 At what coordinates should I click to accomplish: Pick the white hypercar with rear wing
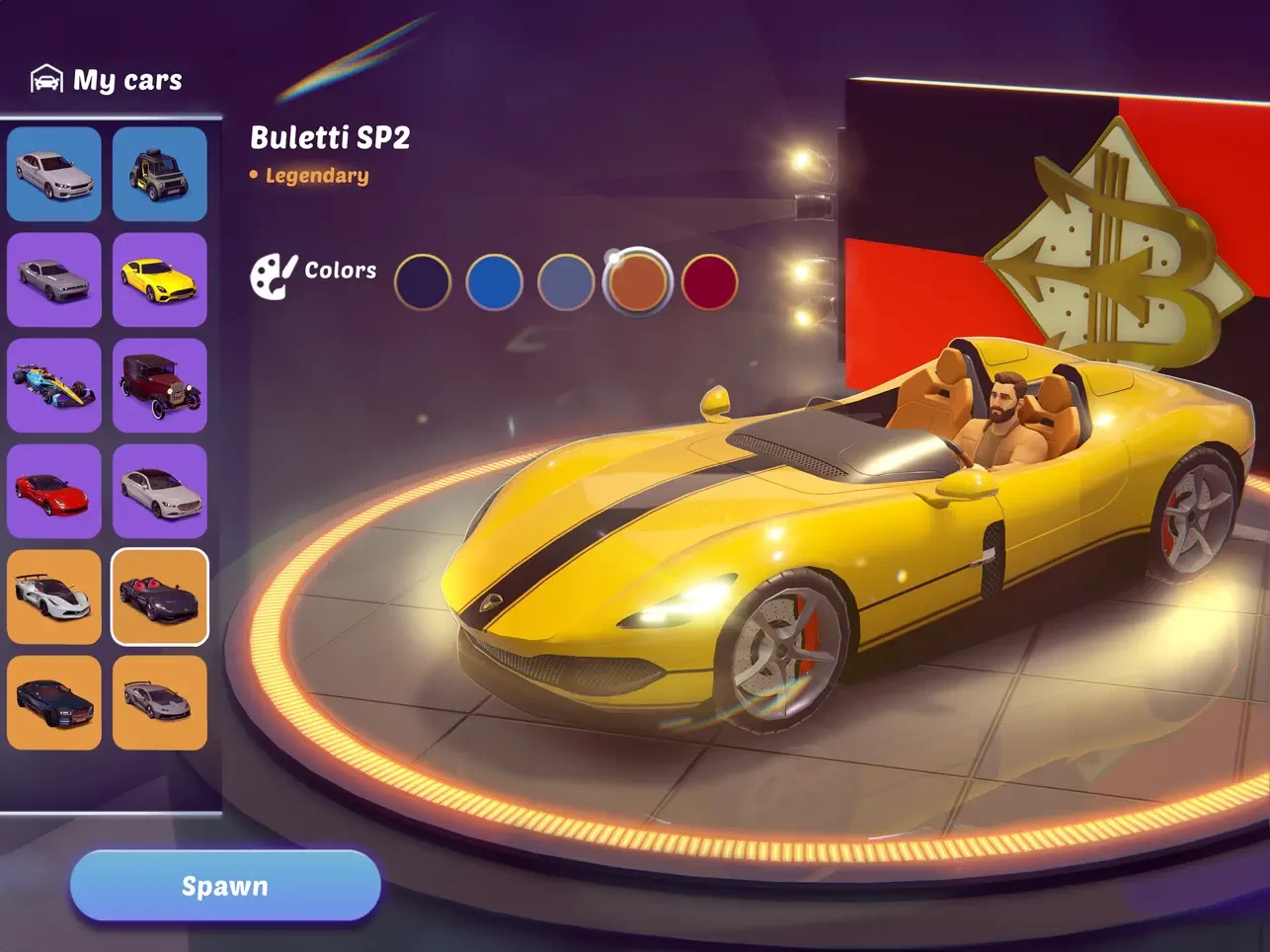pyautogui.click(x=54, y=596)
